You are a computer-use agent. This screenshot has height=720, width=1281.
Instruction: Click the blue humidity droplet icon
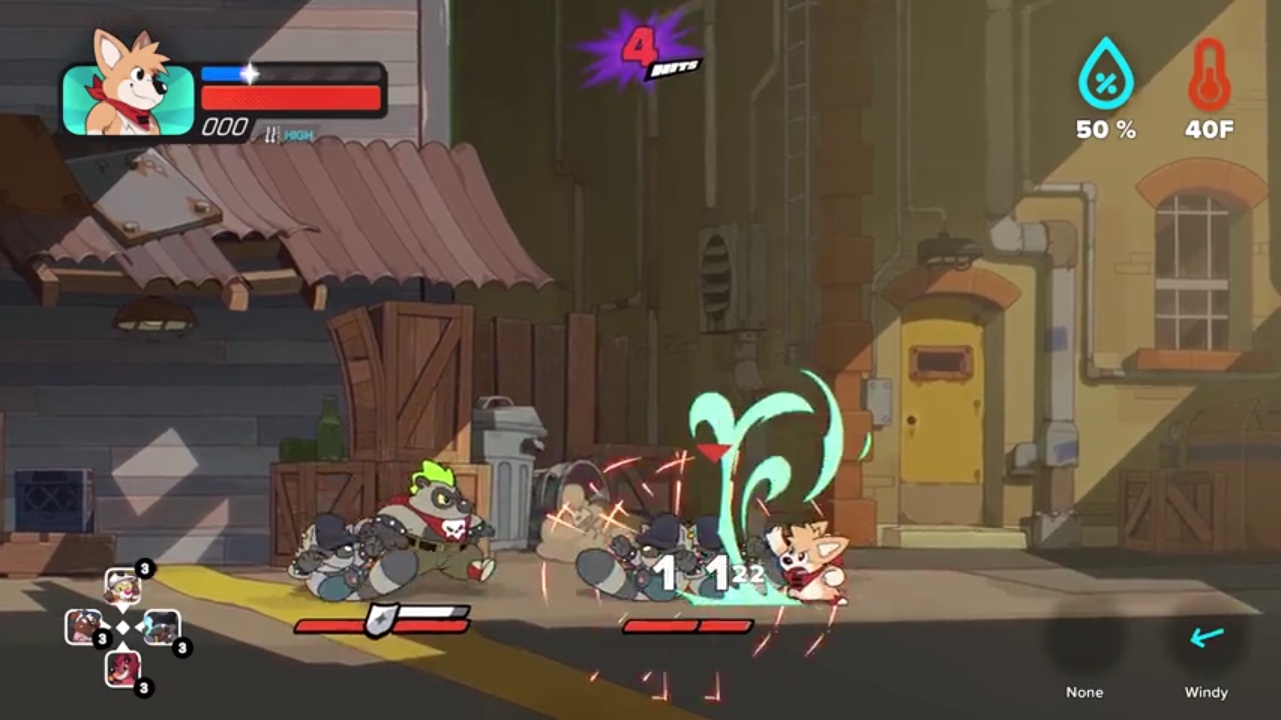1105,76
